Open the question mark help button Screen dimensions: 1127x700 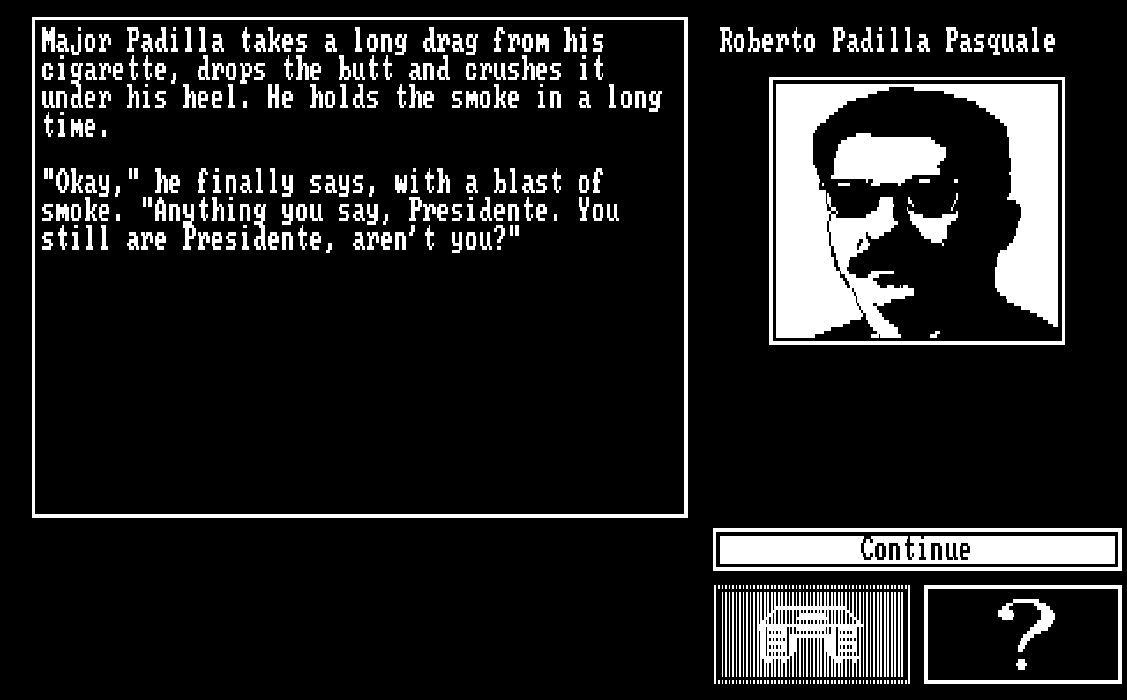(1022, 635)
